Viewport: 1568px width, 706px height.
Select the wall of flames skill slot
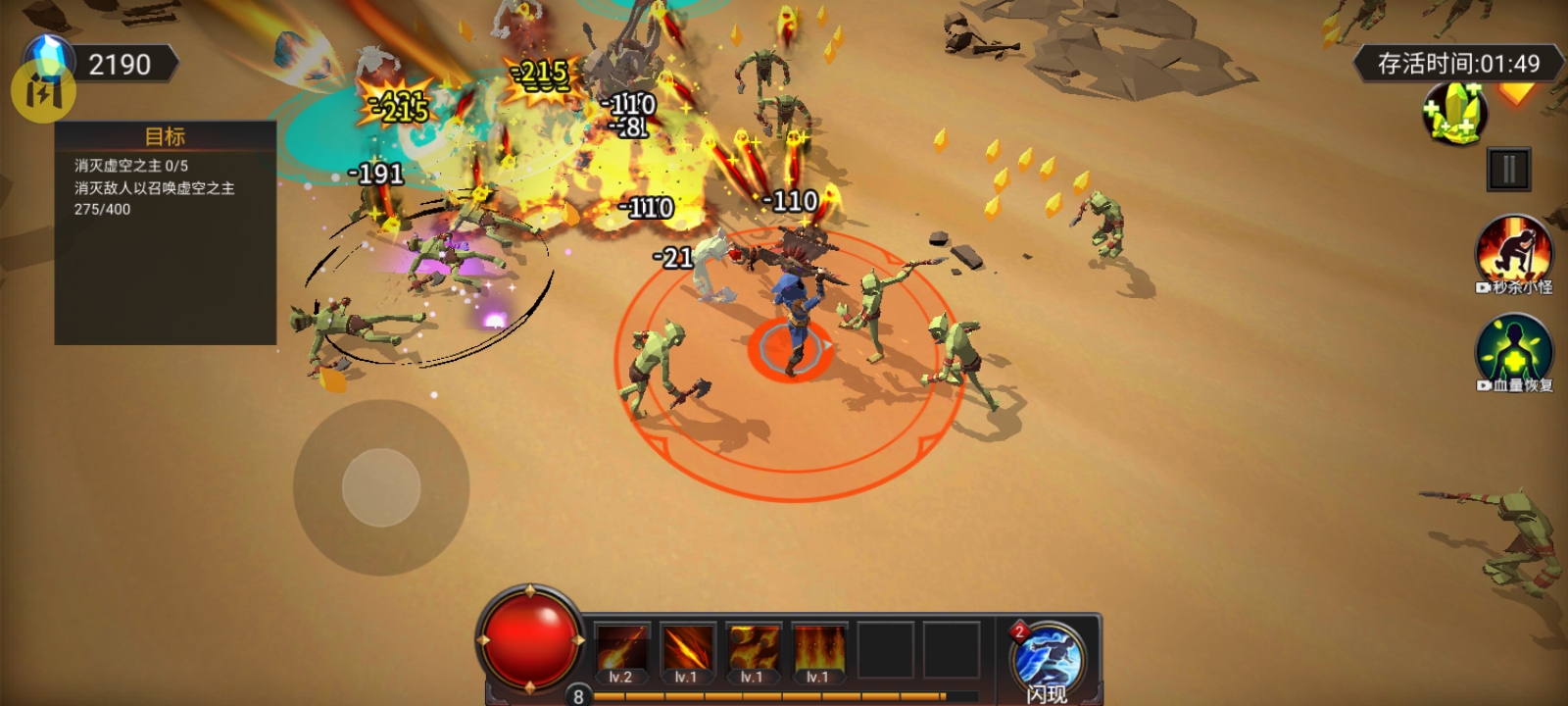(818, 650)
